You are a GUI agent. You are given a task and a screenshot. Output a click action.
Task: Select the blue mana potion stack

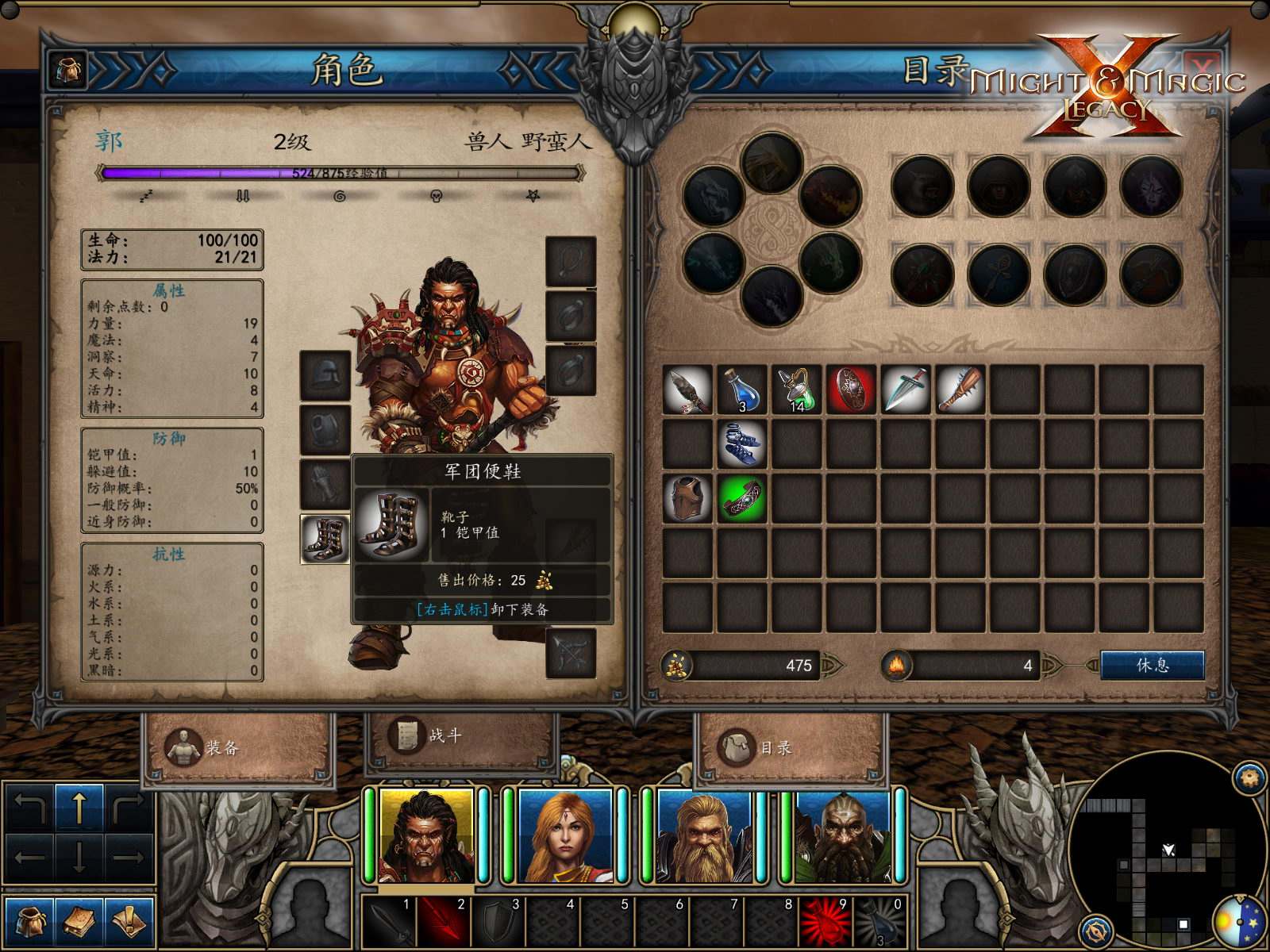tap(742, 390)
